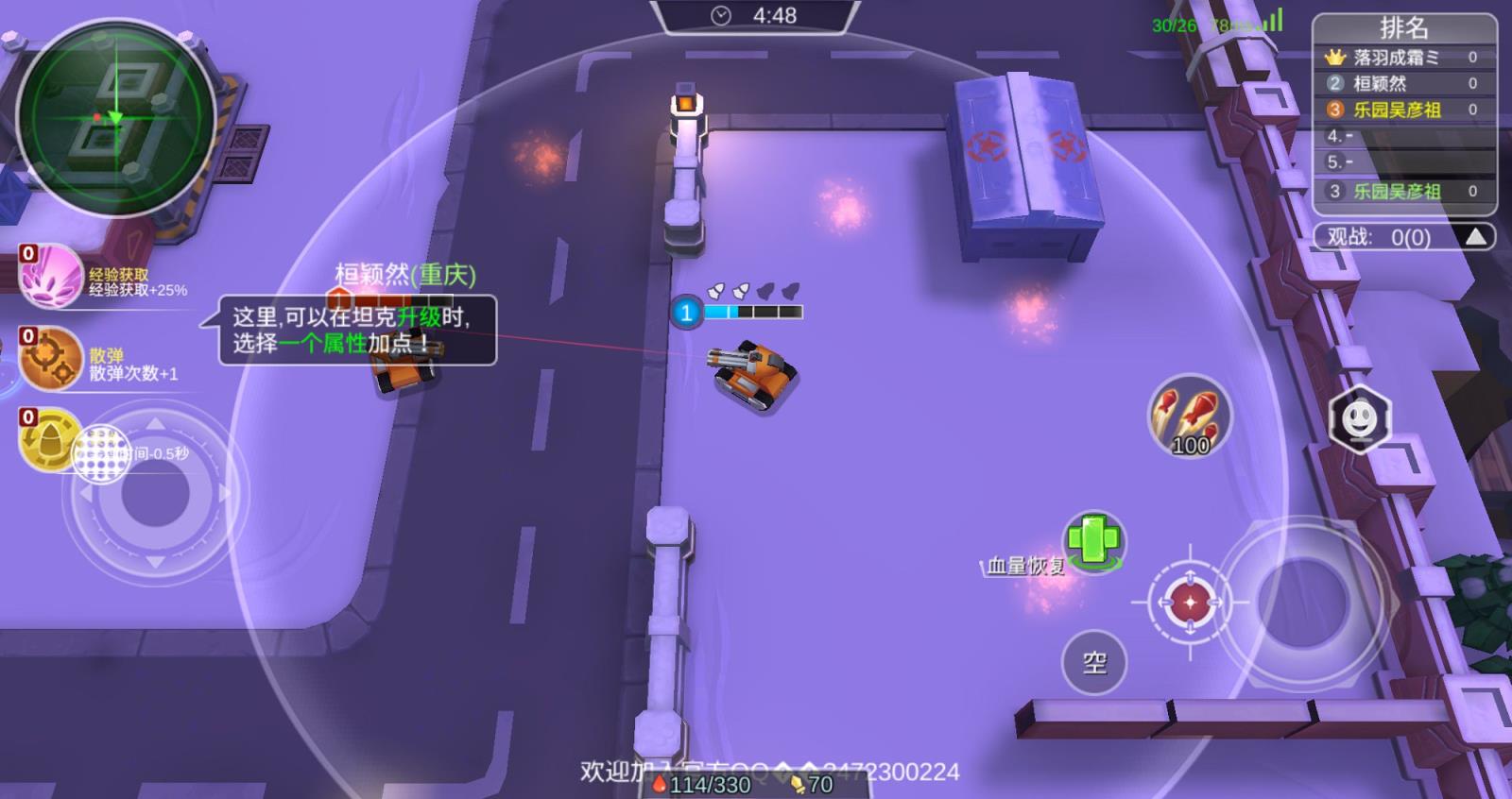This screenshot has width=1512, height=799.
Task: Select the scatter shot +1 upgrade
Action: [x=51, y=359]
